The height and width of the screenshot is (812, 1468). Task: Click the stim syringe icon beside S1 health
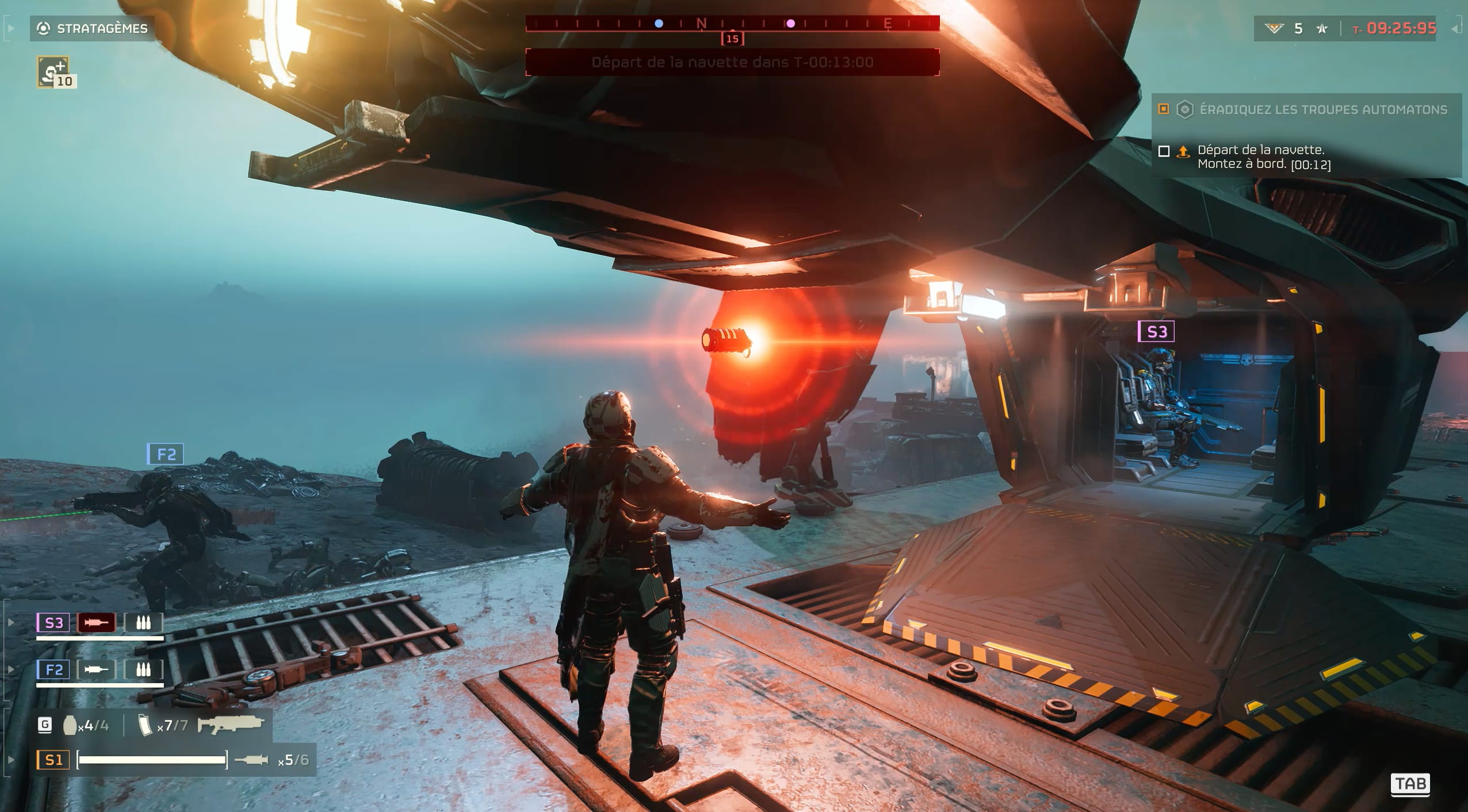(x=251, y=760)
